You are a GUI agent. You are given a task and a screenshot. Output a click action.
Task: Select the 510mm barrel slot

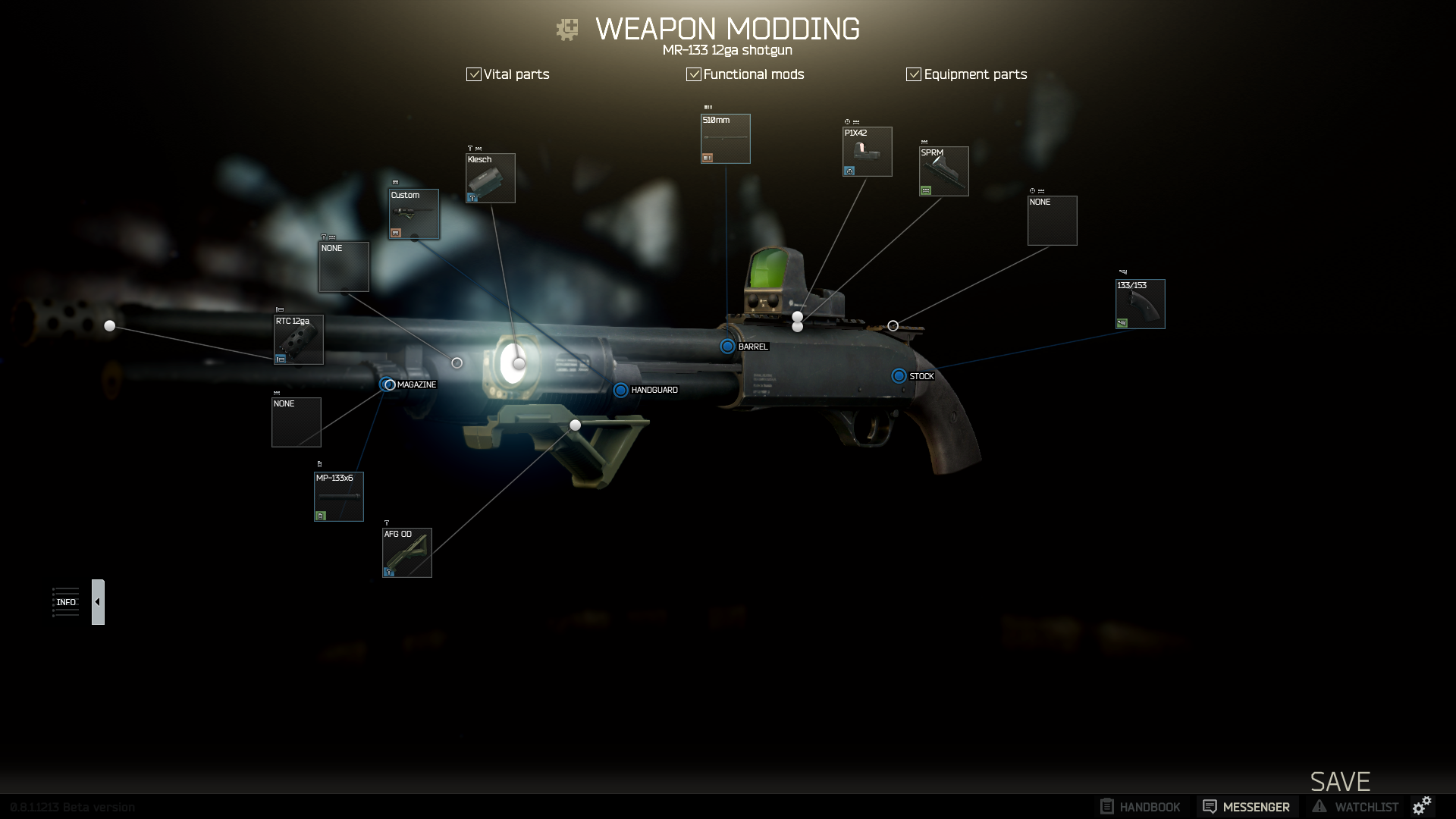click(726, 139)
